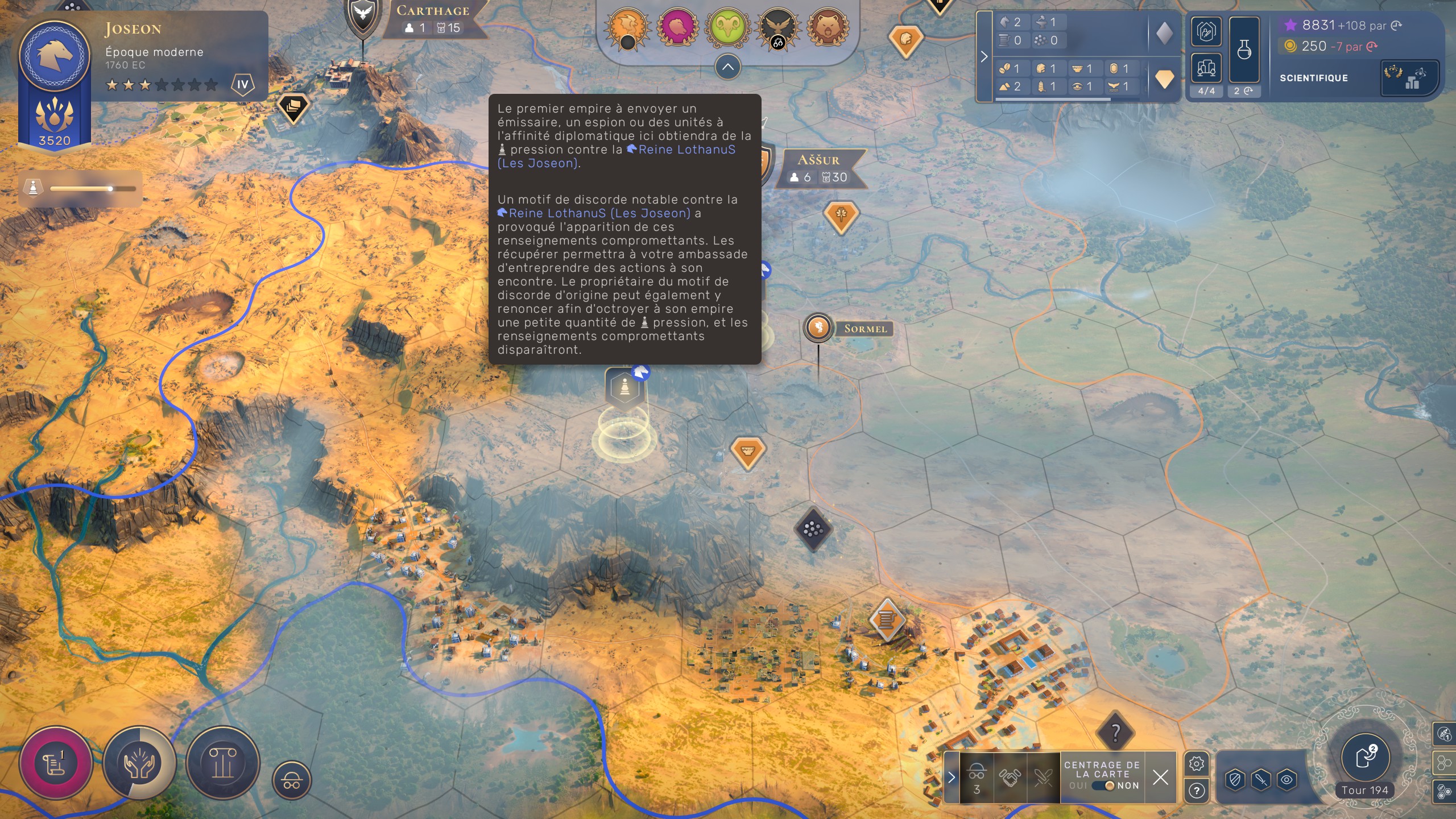The image size is (1456, 819).
Task: Open the gear settings button
Action: pos(1197,764)
